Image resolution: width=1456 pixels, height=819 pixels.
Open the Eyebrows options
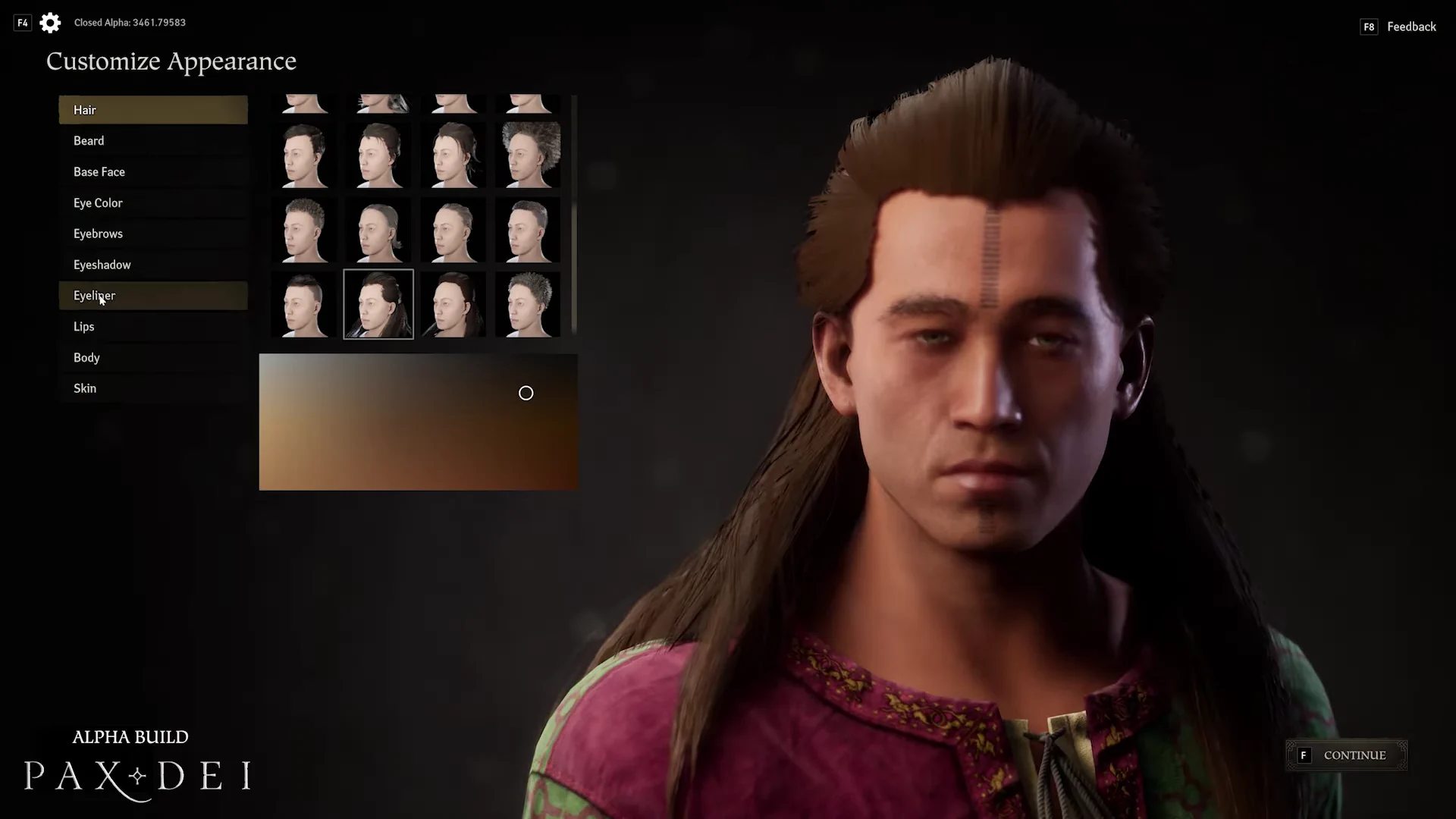pyautogui.click(x=152, y=234)
